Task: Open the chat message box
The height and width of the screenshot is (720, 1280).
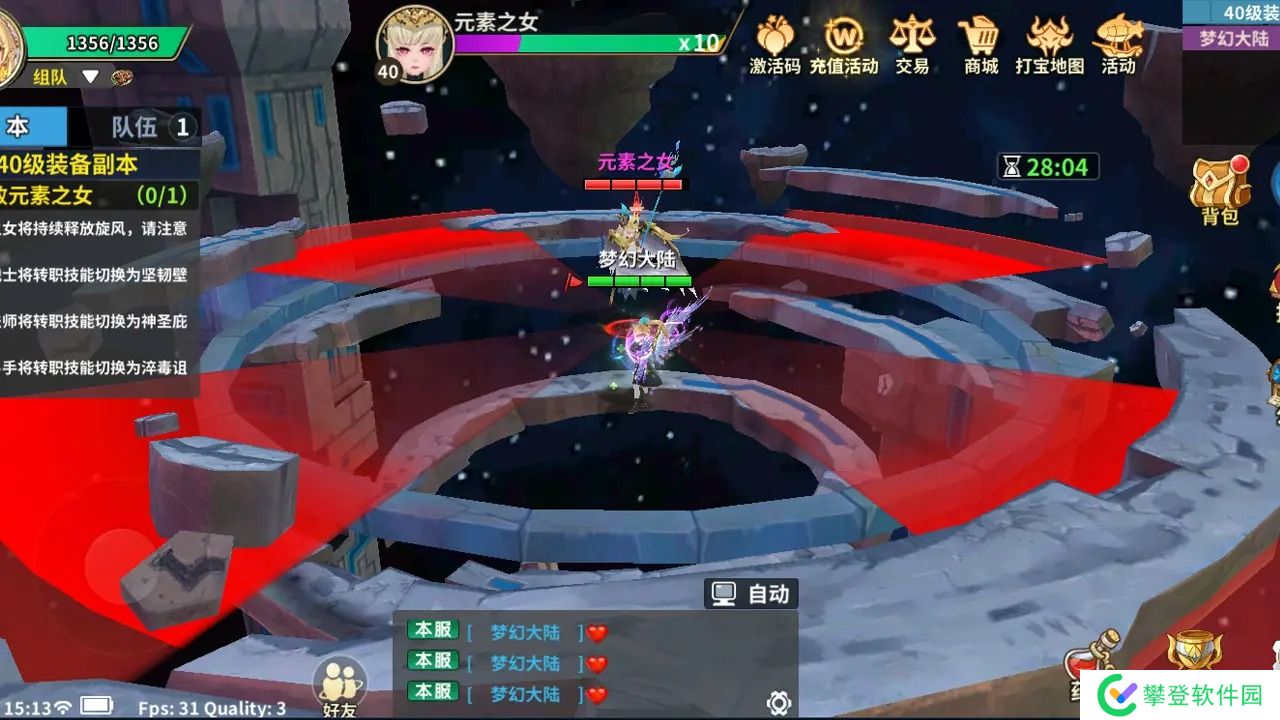Action: click(595, 662)
